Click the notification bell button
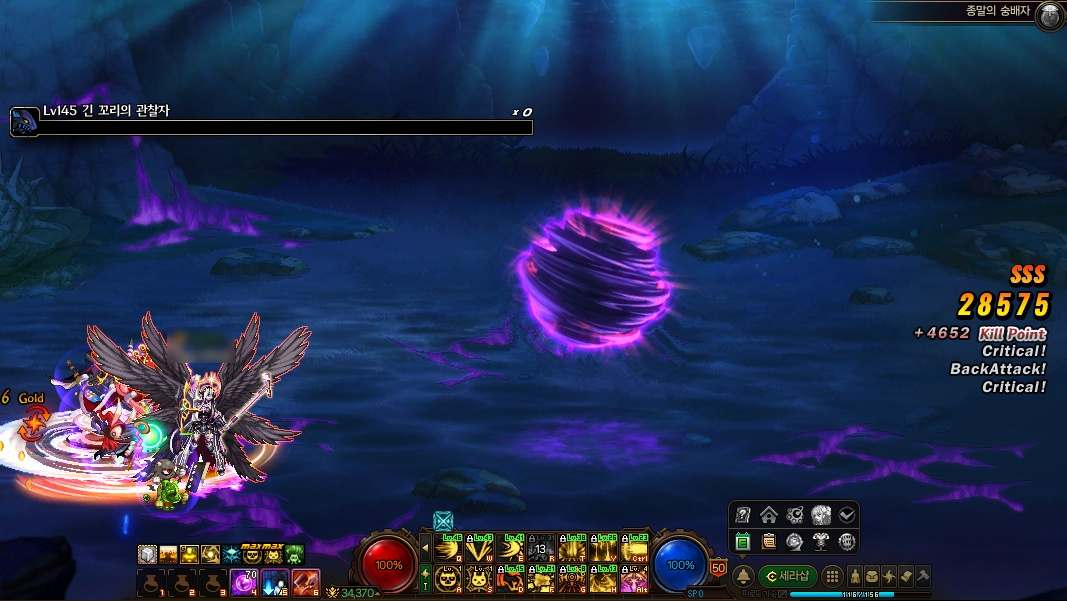1067x601 pixels. tap(744, 577)
